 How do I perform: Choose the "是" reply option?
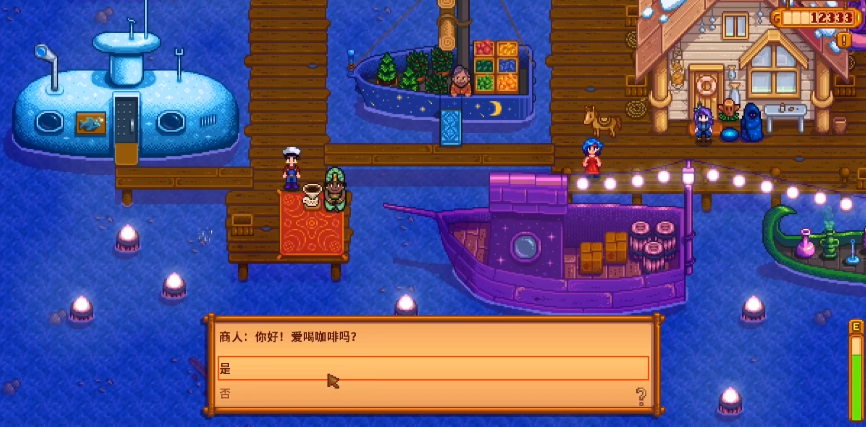432,368
